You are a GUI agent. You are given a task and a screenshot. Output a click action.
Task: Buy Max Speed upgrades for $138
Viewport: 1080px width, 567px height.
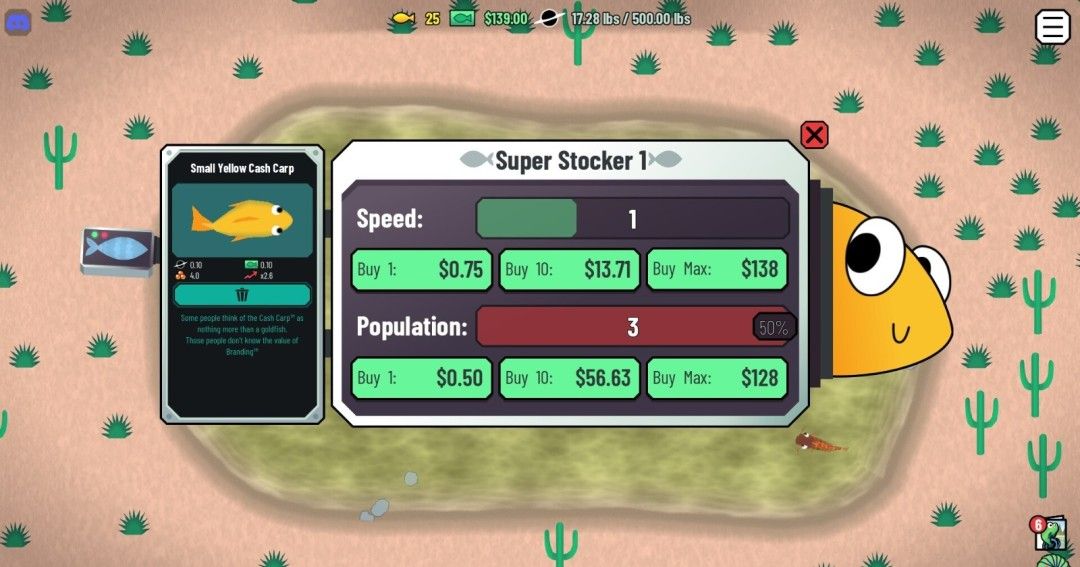tap(717, 269)
